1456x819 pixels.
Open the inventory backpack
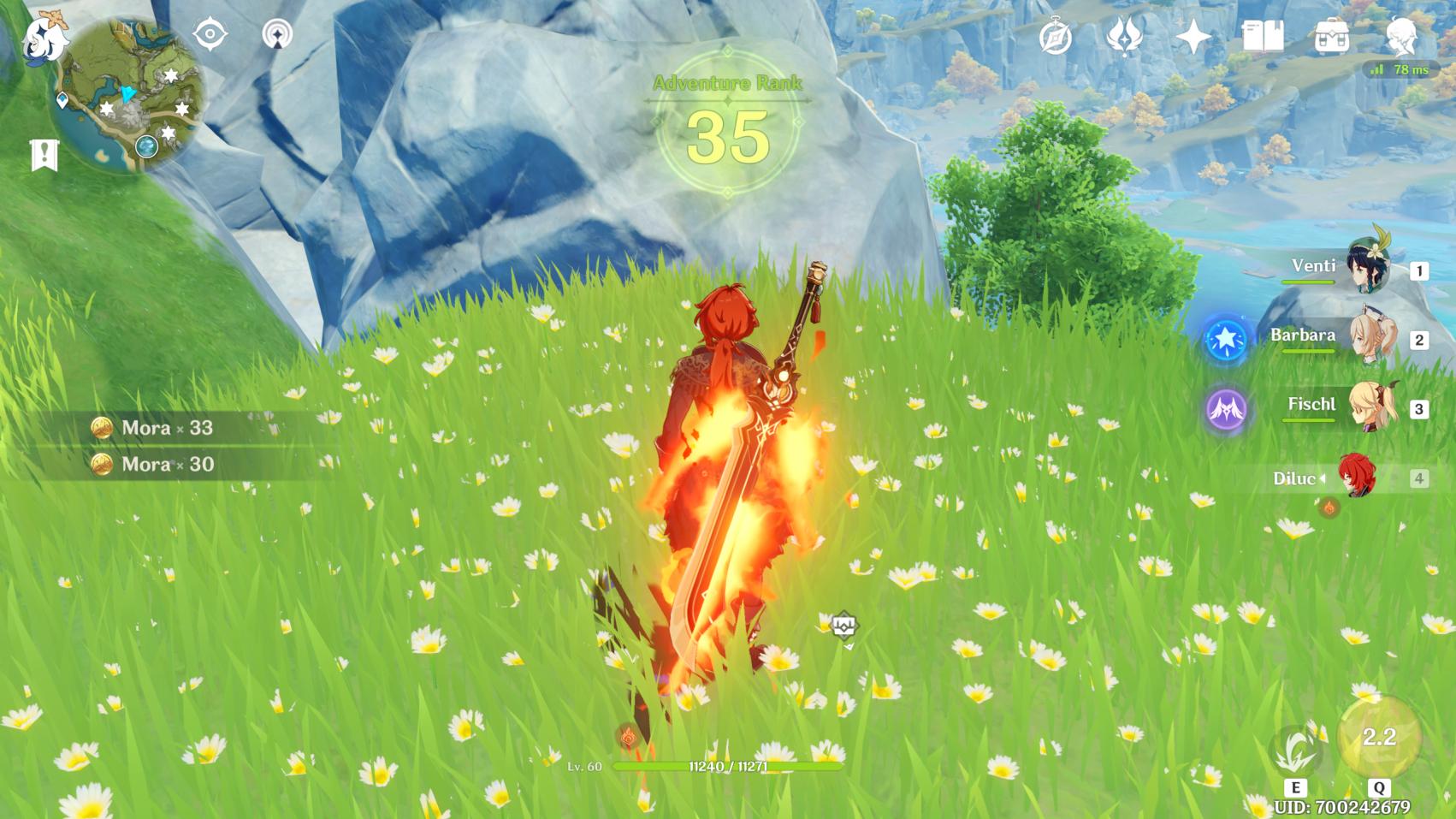[1331, 37]
